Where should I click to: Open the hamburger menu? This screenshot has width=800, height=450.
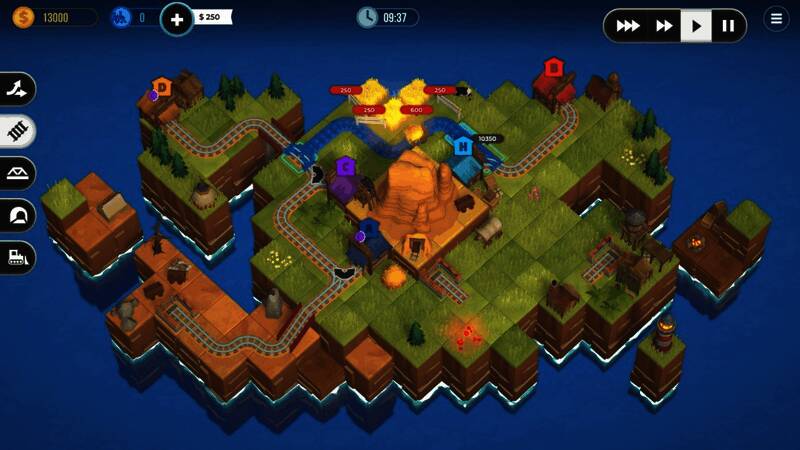776,19
